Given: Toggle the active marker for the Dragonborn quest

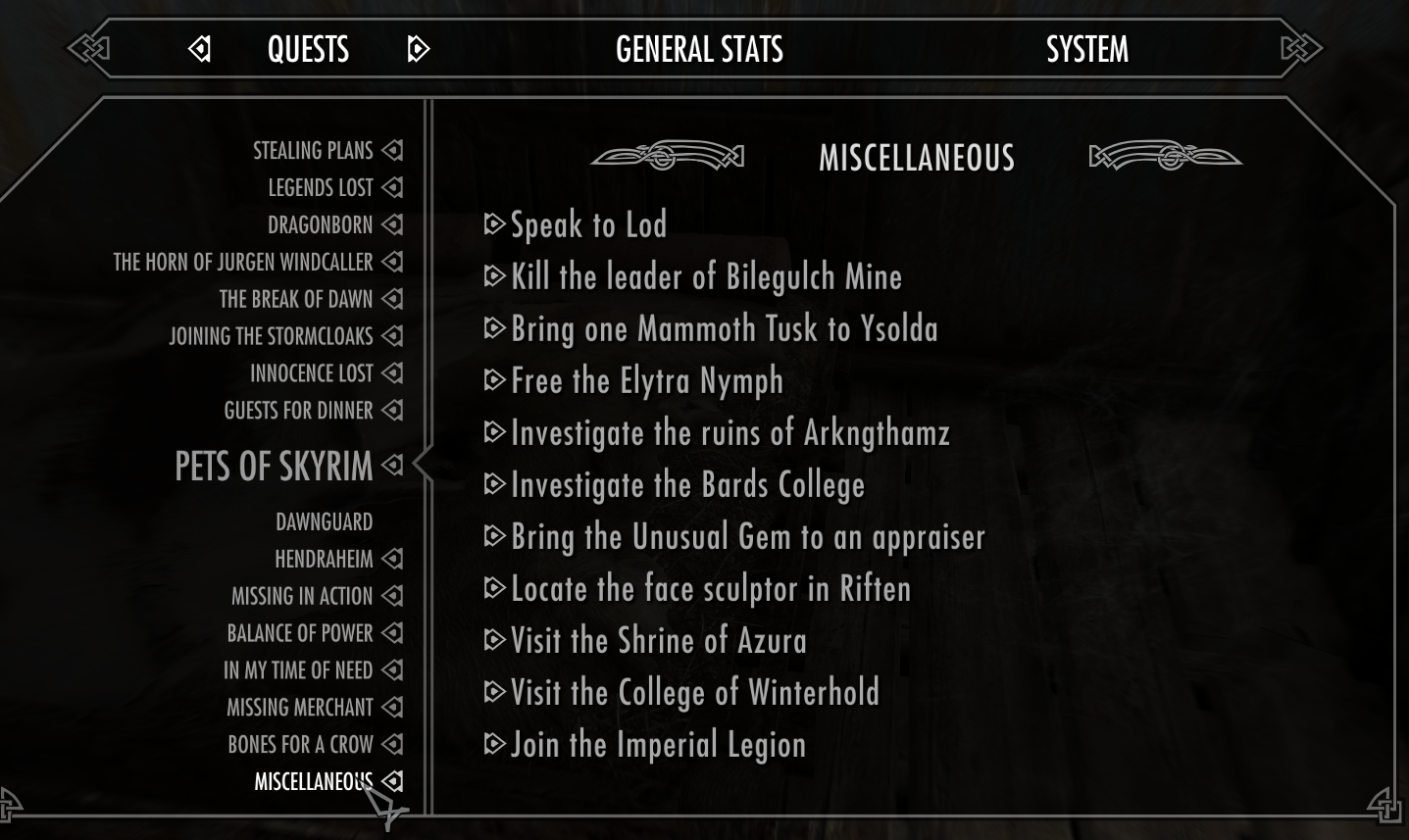Looking at the screenshot, I should click(391, 224).
